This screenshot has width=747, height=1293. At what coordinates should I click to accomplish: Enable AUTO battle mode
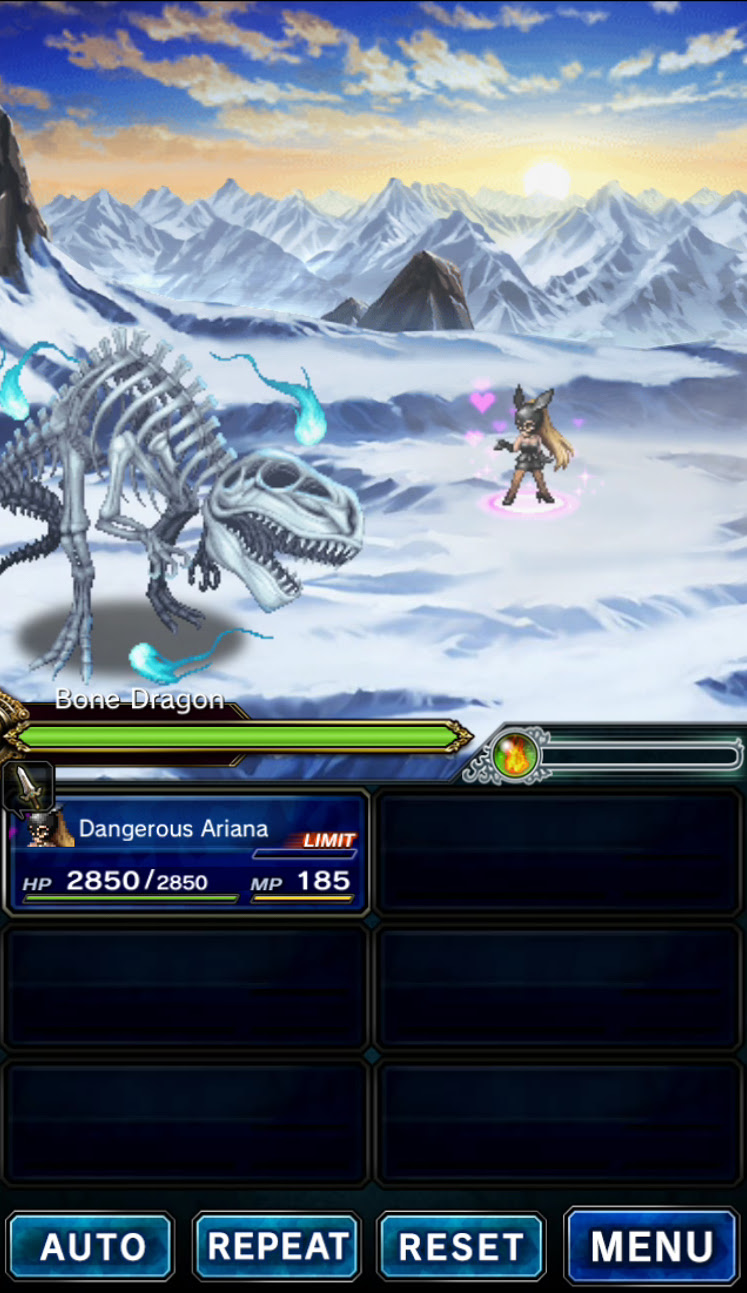[x=91, y=1246]
